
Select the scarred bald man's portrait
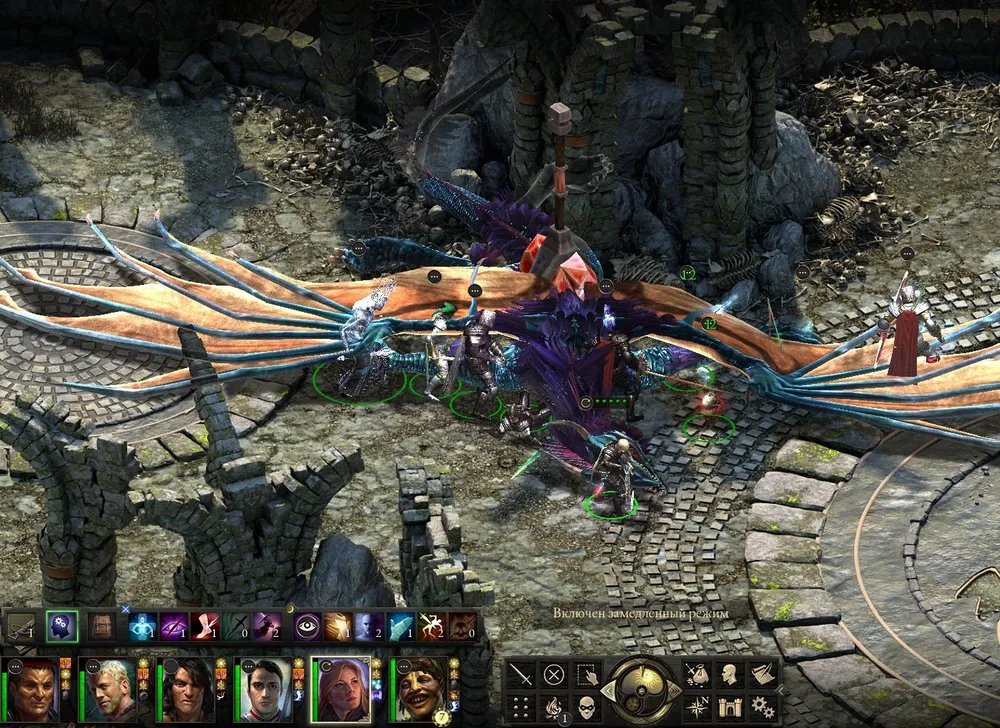pyautogui.click(x=33, y=688)
